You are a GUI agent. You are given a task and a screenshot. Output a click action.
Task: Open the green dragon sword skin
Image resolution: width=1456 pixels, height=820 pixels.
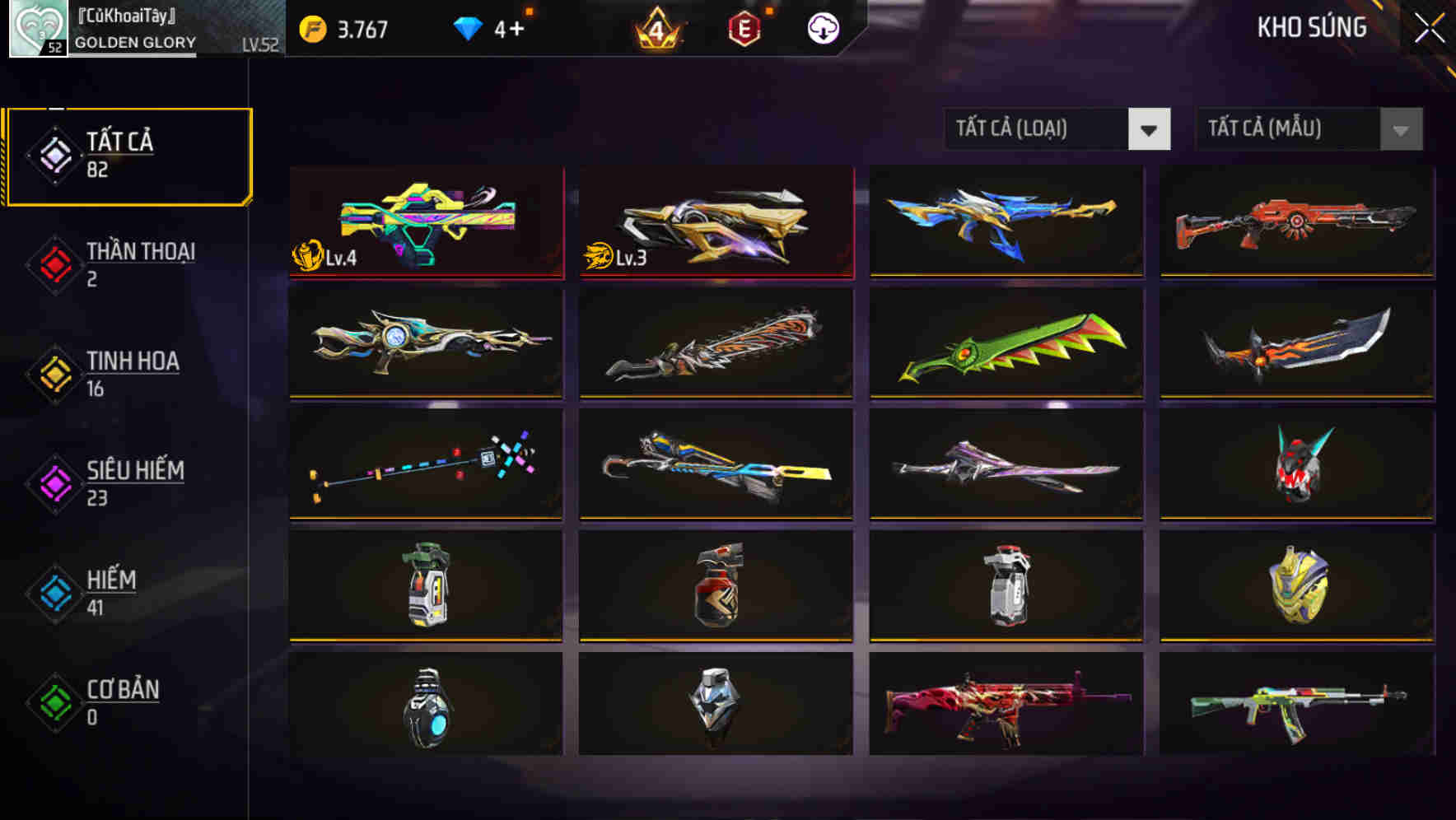pyautogui.click(x=1005, y=344)
